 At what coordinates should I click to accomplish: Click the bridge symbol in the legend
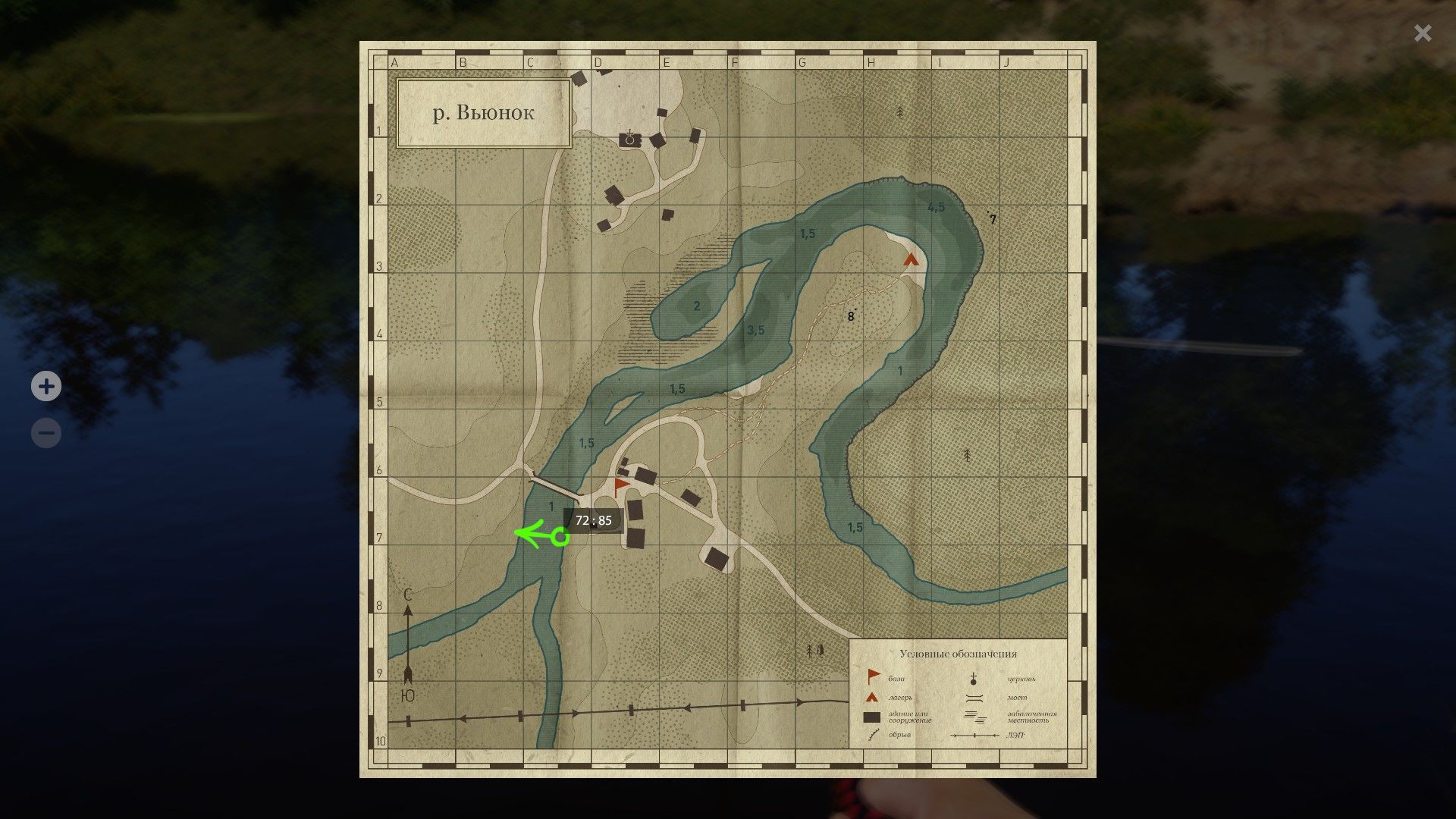pos(974,698)
